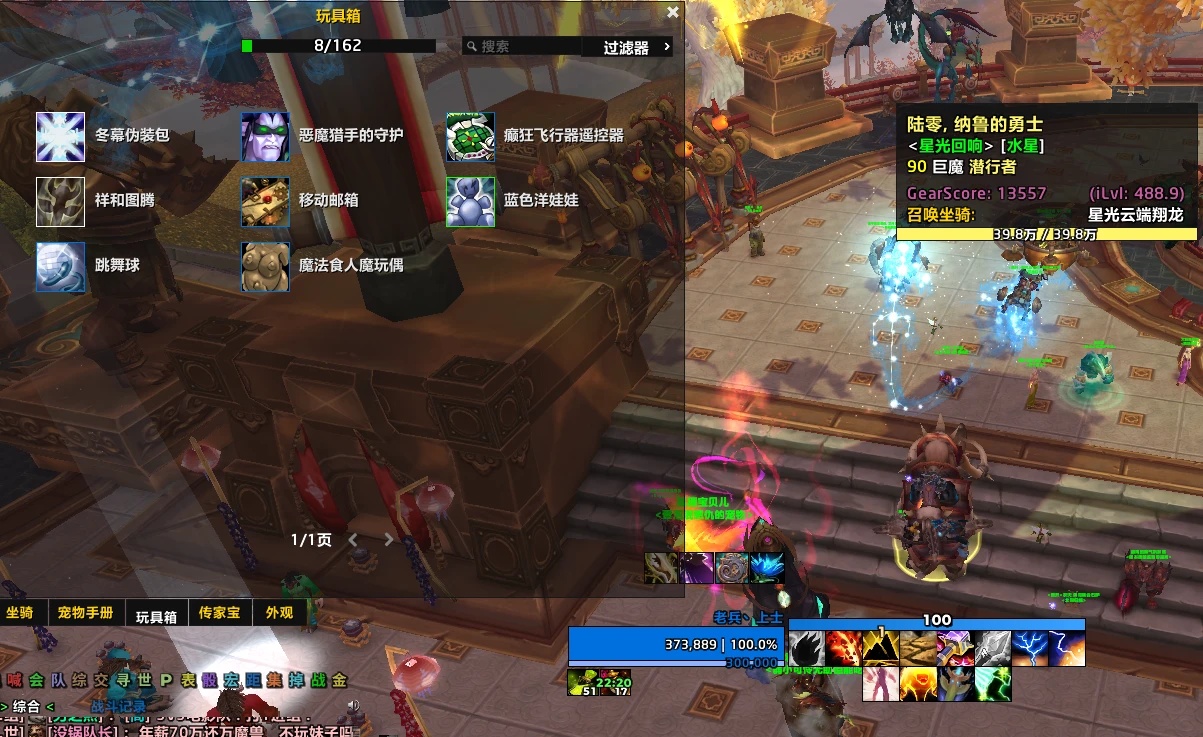Viewport: 1203px width, 737px height.
Task: Open the 宠物手册 pet journal tab
Action: click(85, 613)
